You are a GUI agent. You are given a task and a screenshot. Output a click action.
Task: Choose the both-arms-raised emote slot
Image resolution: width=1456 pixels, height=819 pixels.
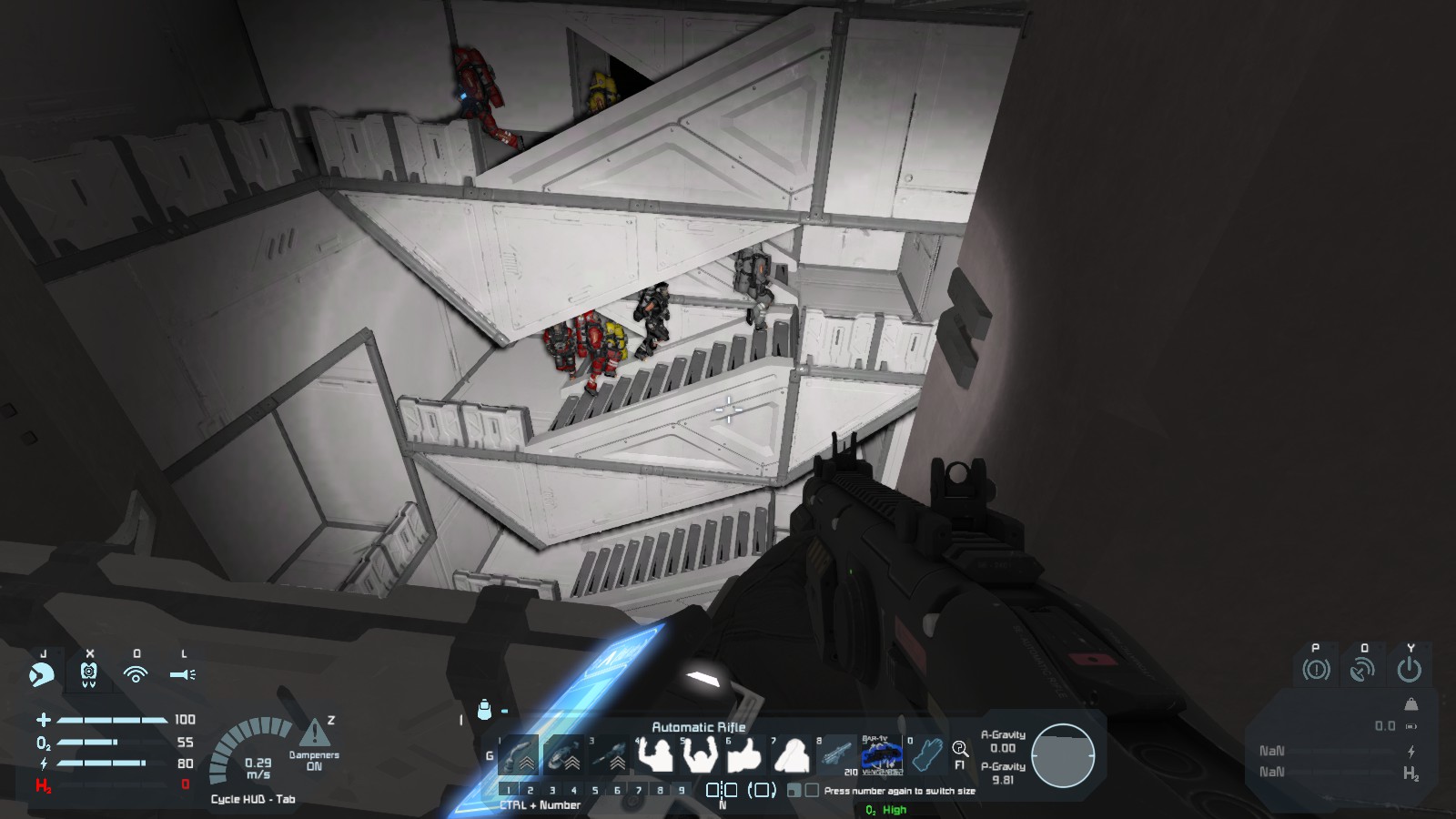(700, 754)
